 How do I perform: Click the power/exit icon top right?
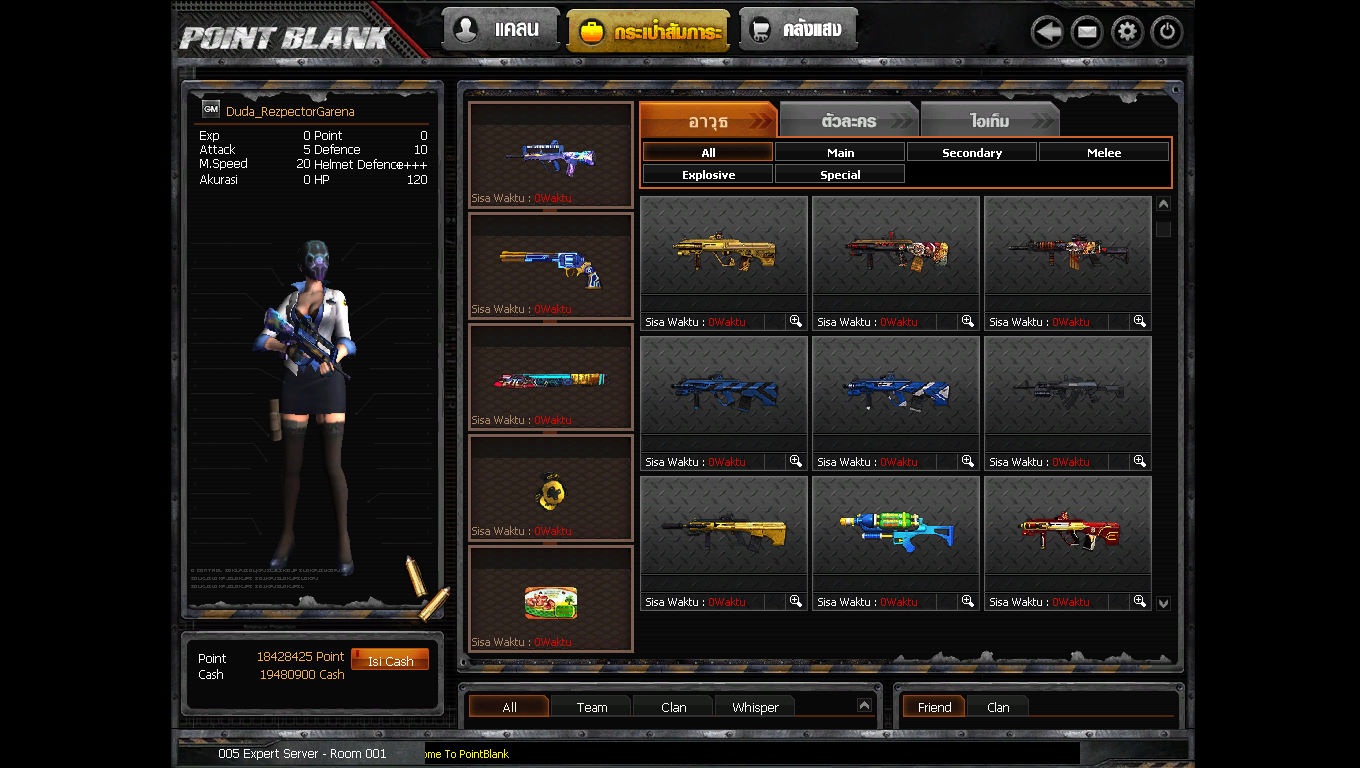[x=1166, y=31]
